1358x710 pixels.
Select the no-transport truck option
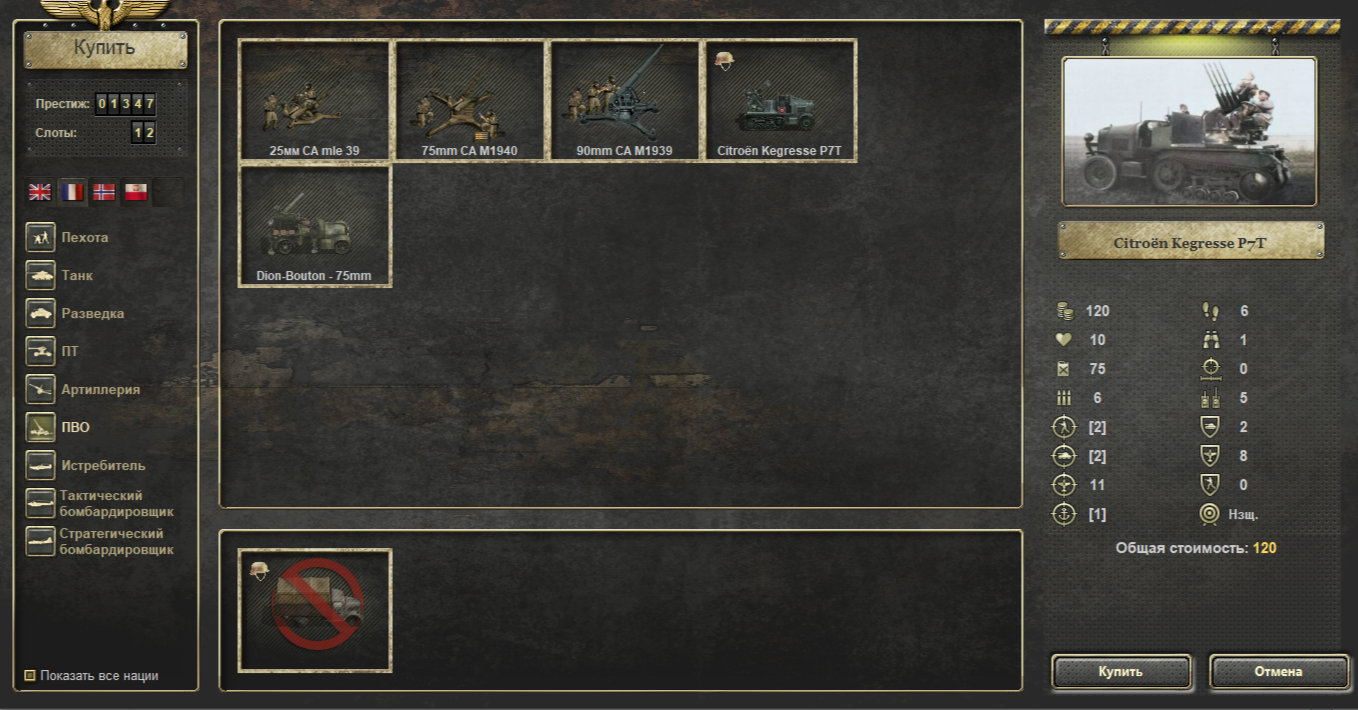point(315,610)
